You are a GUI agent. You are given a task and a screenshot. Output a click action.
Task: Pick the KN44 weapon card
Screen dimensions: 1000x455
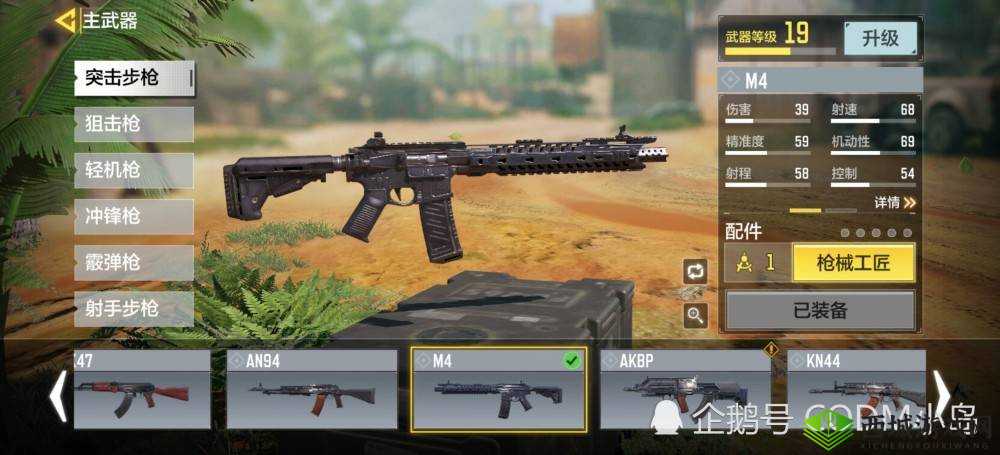coord(855,389)
